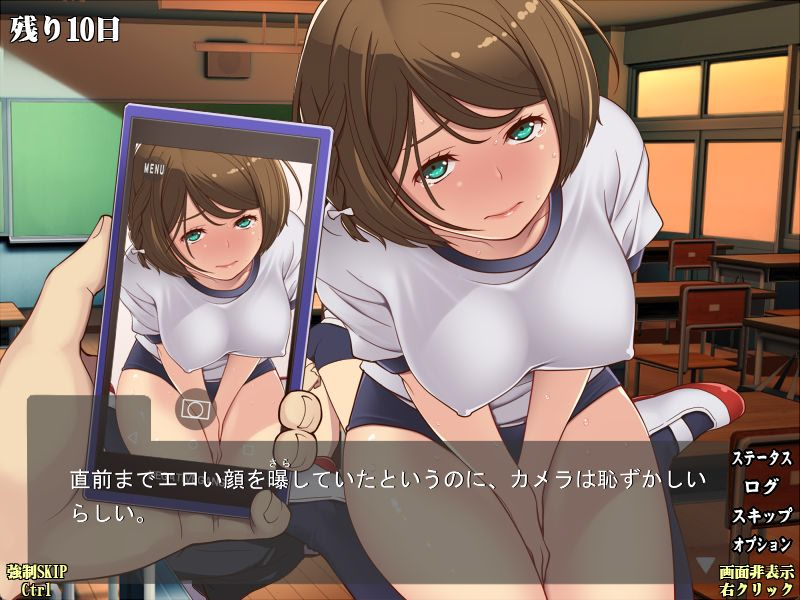Open the オプション options menu

762,544
